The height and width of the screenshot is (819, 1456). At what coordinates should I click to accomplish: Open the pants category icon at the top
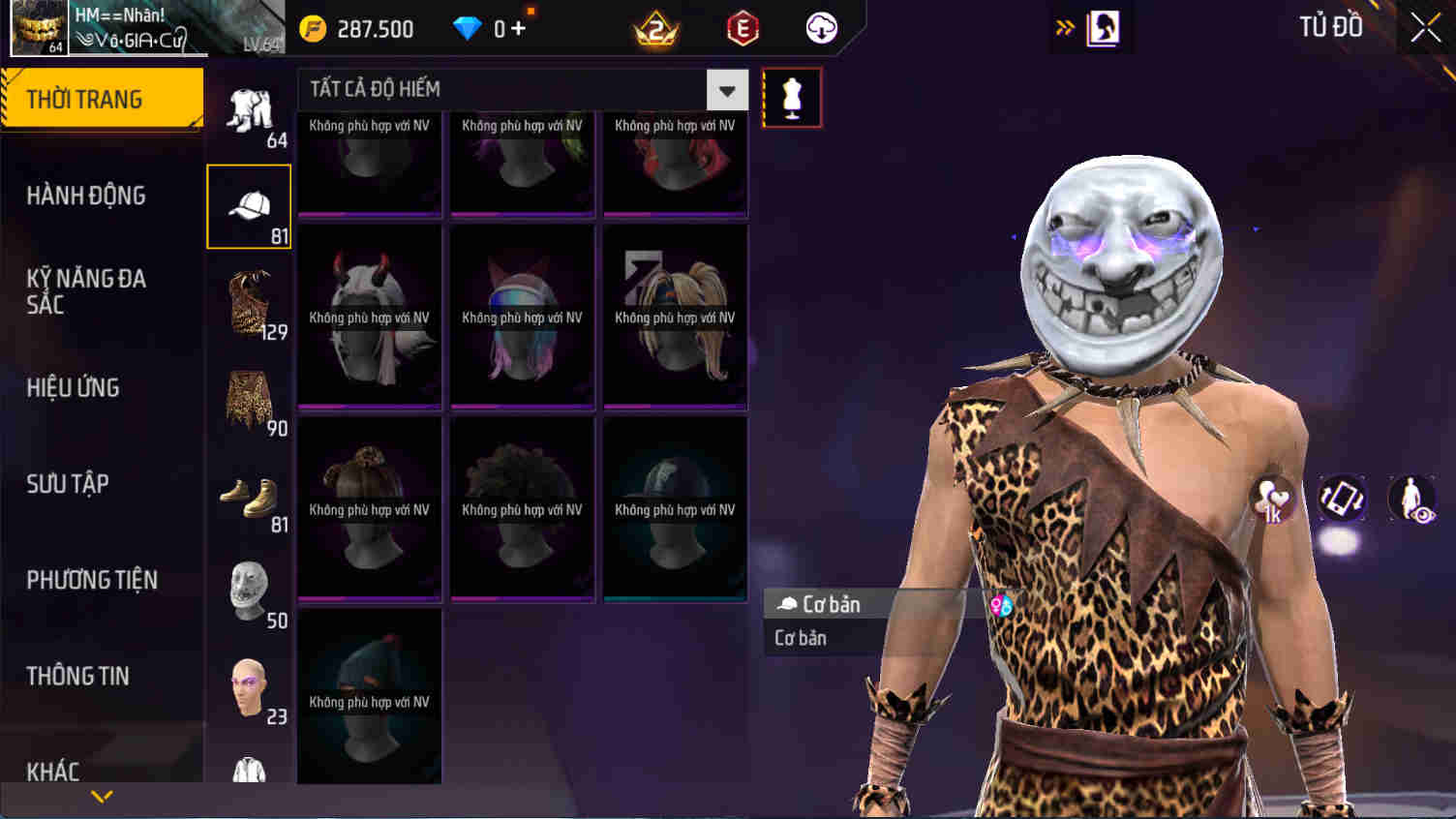click(x=248, y=109)
